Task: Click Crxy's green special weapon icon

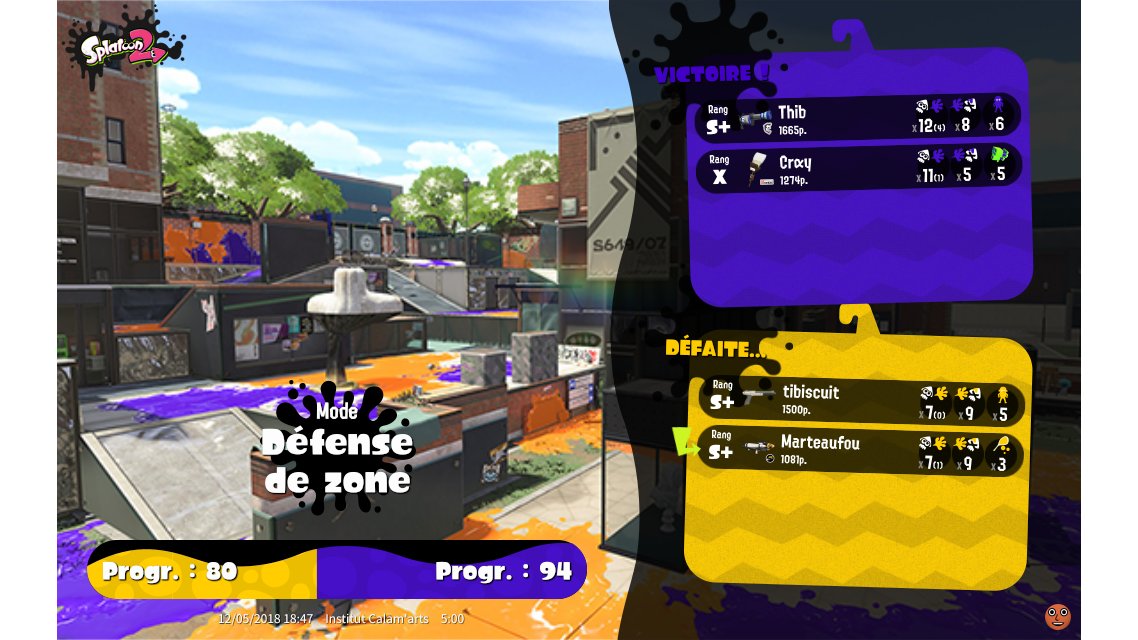Action: [1001, 156]
